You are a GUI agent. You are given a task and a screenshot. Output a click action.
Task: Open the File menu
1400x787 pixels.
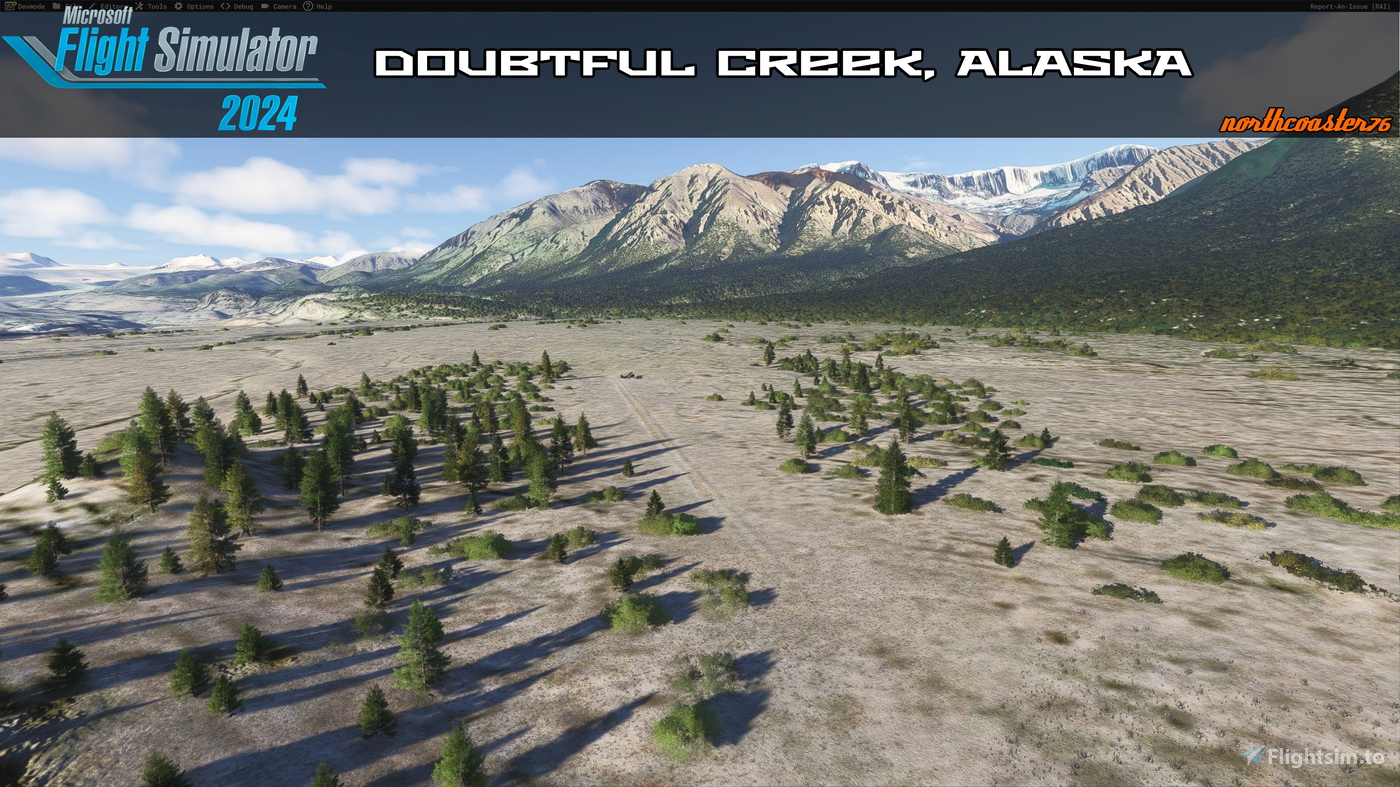66,5
